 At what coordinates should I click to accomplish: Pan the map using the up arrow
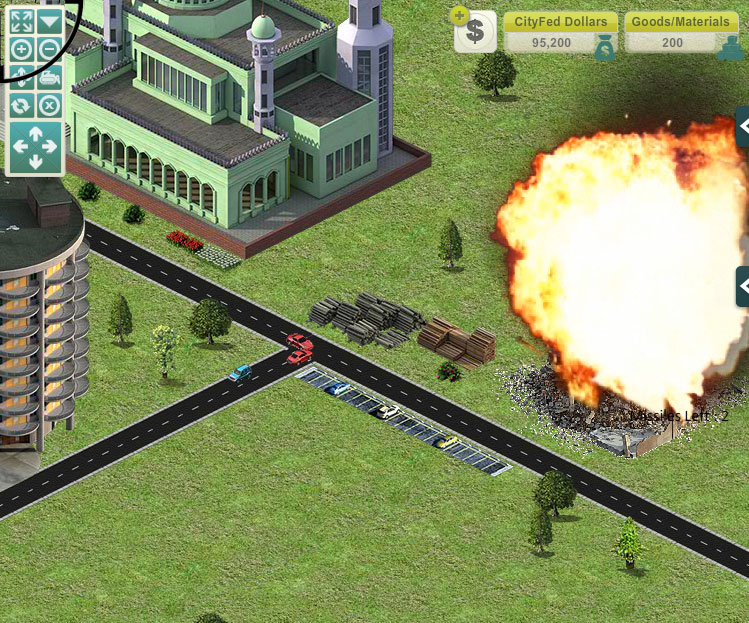click(x=35, y=133)
